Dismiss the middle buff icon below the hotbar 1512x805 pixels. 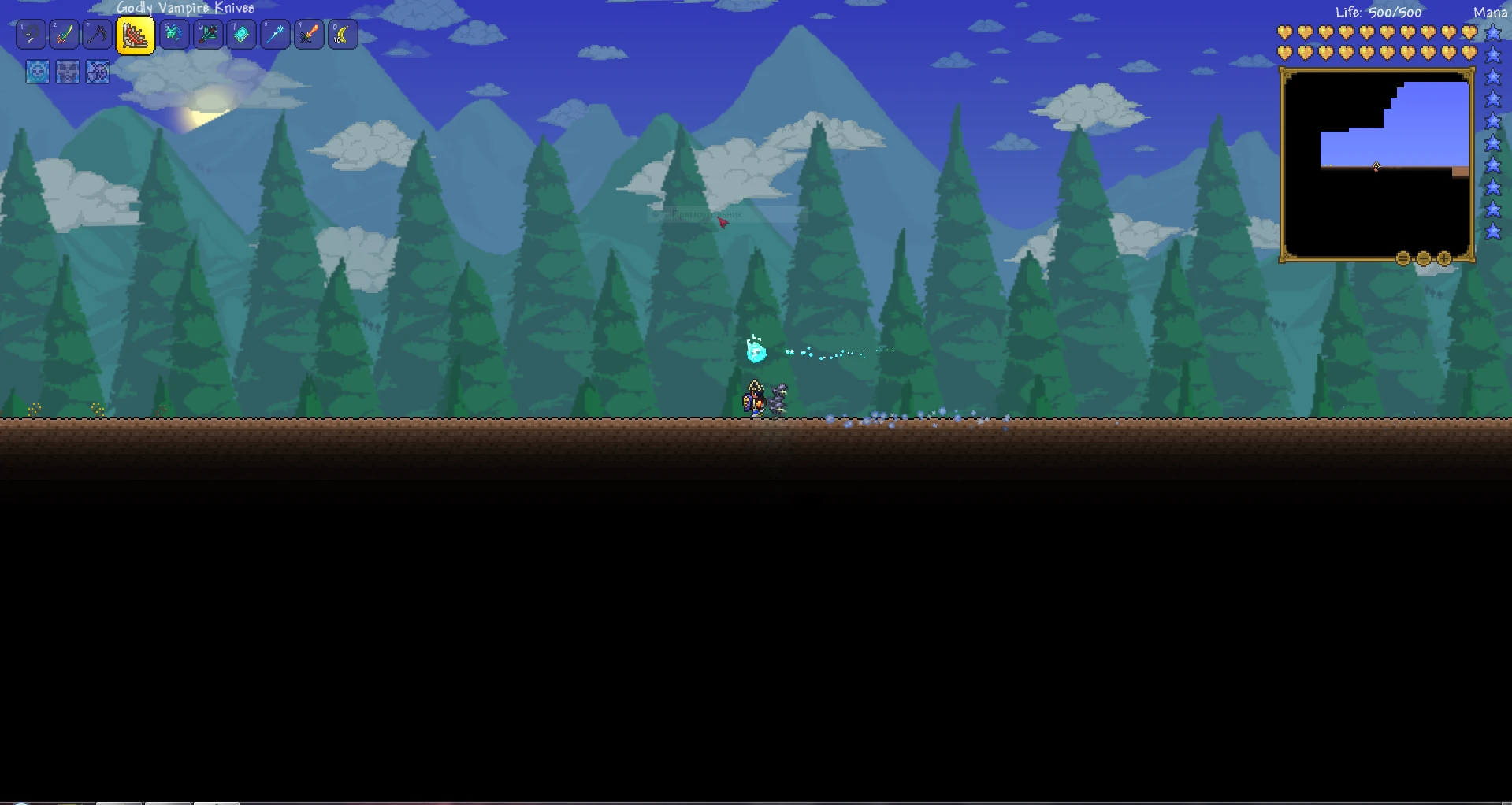[67, 72]
